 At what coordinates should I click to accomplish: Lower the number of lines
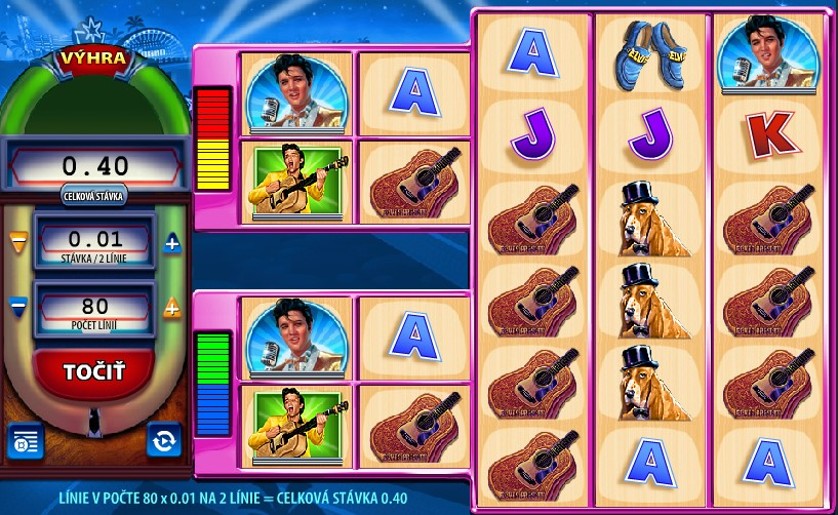pyautogui.click(x=17, y=303)
